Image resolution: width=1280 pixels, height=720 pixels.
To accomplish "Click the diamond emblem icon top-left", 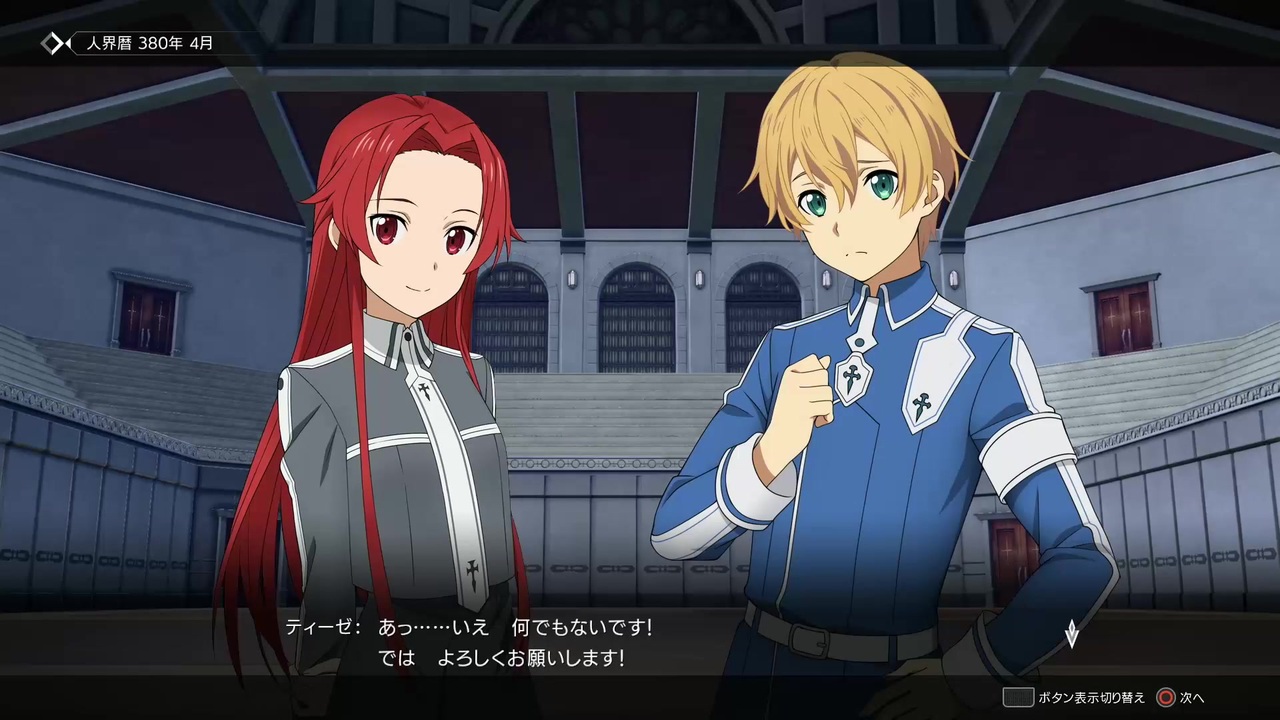I will 54,43.
